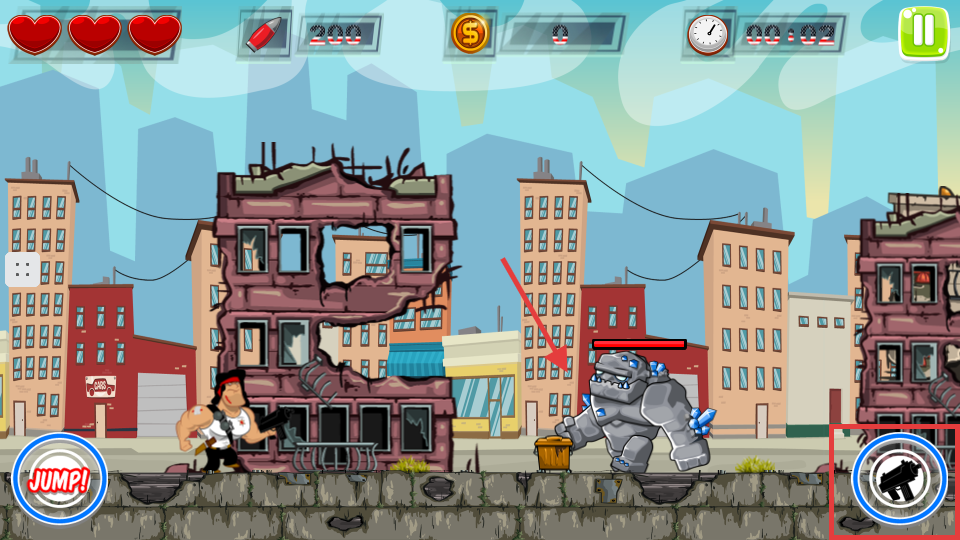This screenshot has height=540, width=960.
Task: Open the white four-dot overlay handle
Action: [x=22, y=269]
